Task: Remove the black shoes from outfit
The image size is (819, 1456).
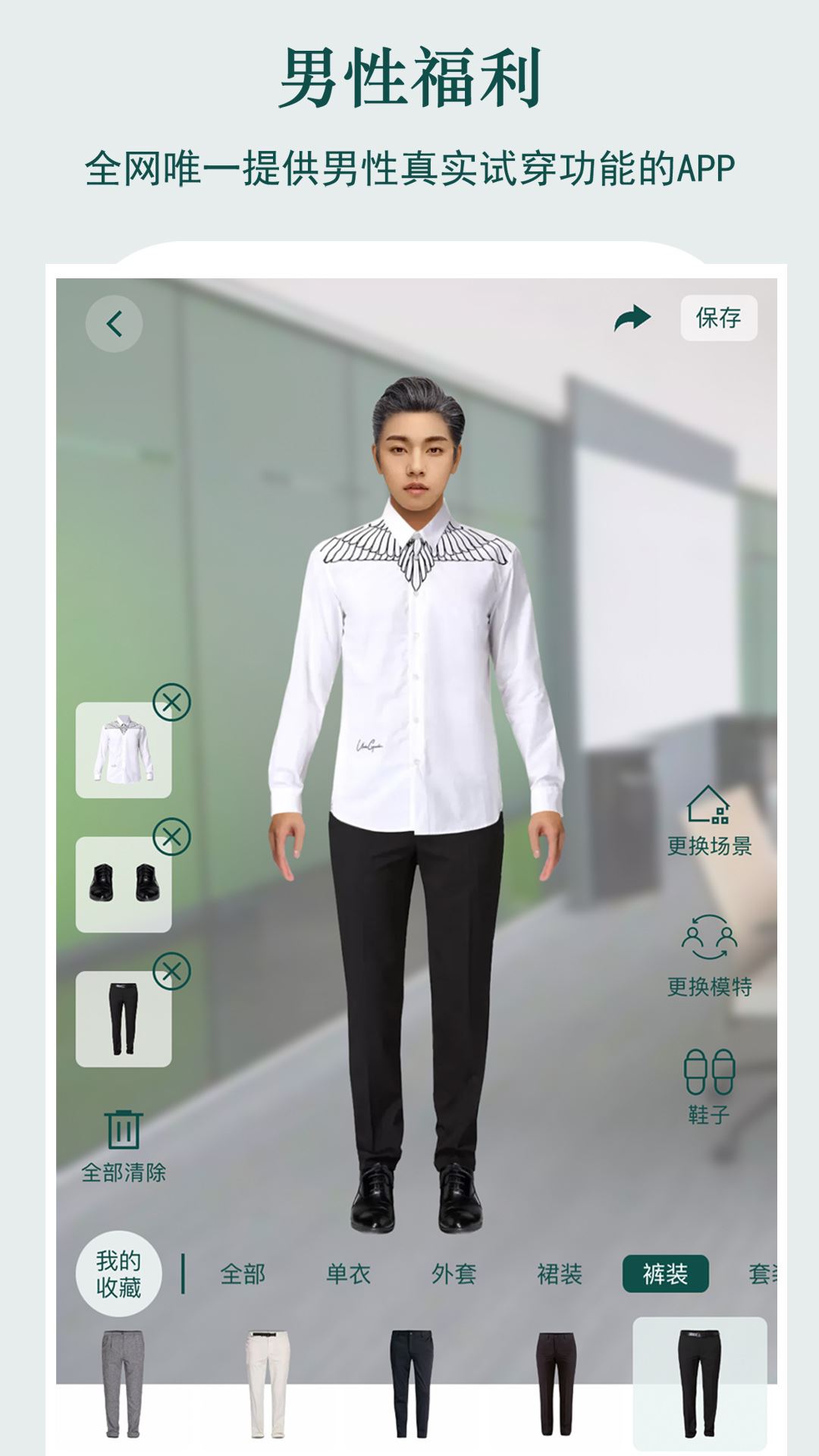Action: (x=172, y=837)
